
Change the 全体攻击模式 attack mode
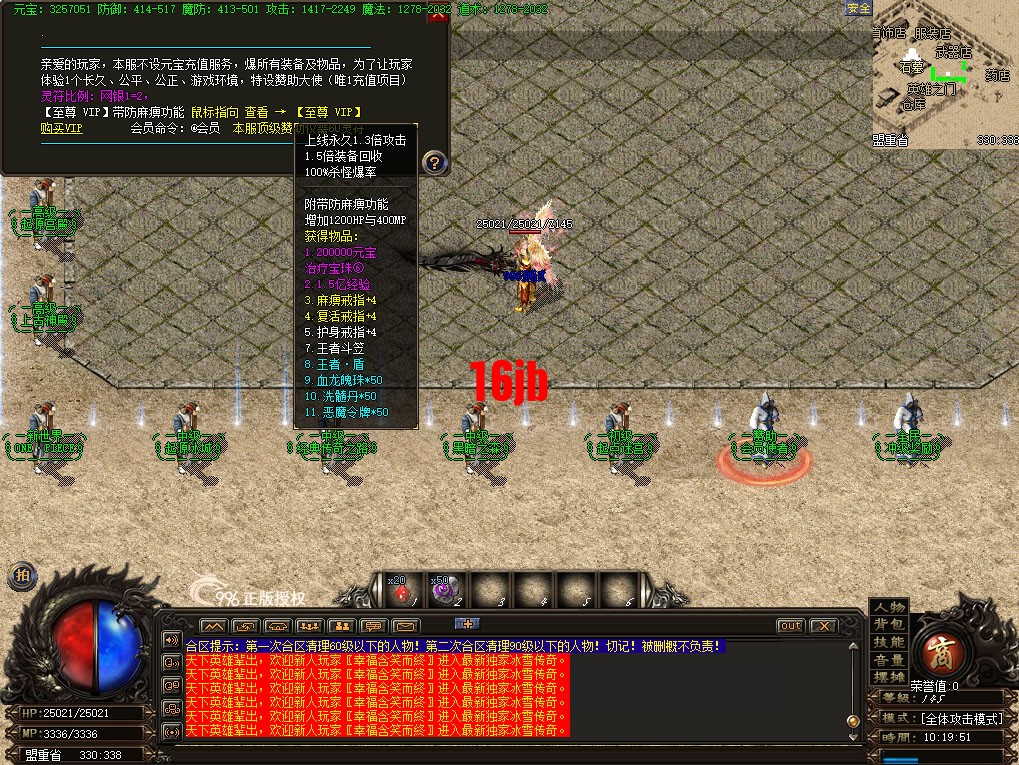tap(961, 718)
